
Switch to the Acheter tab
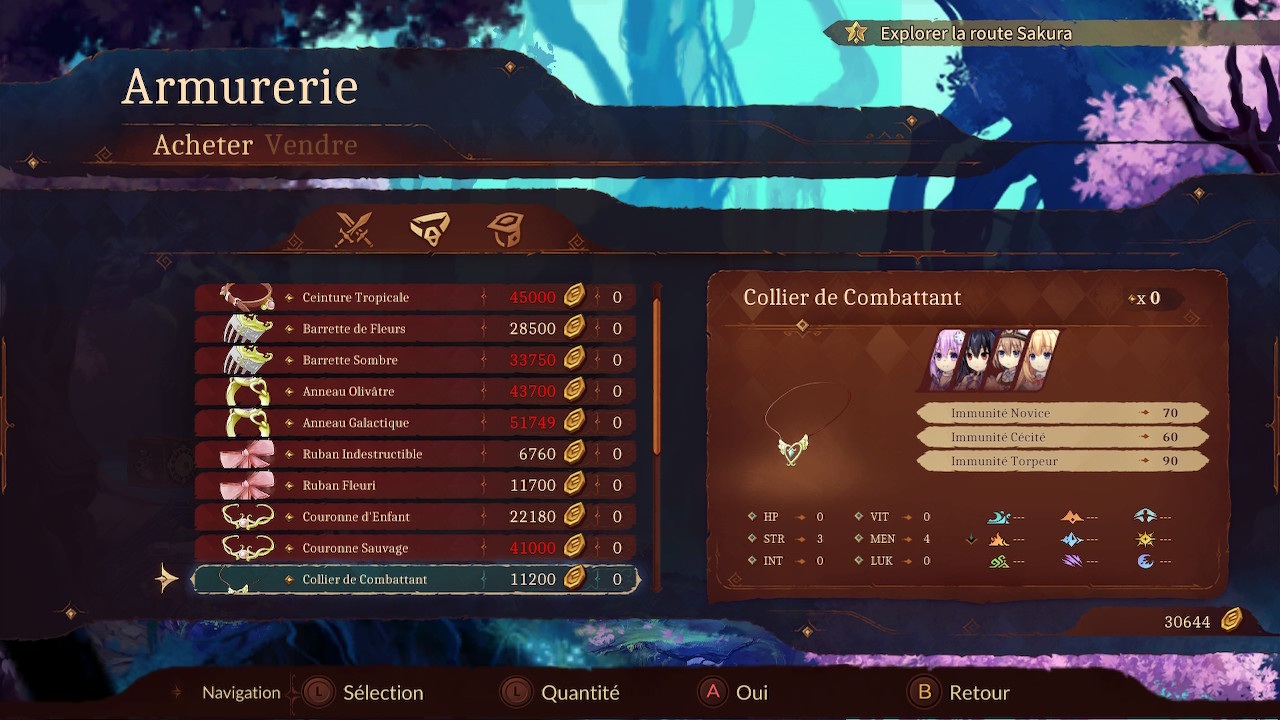pyautogui.click(x=203, y=145)
